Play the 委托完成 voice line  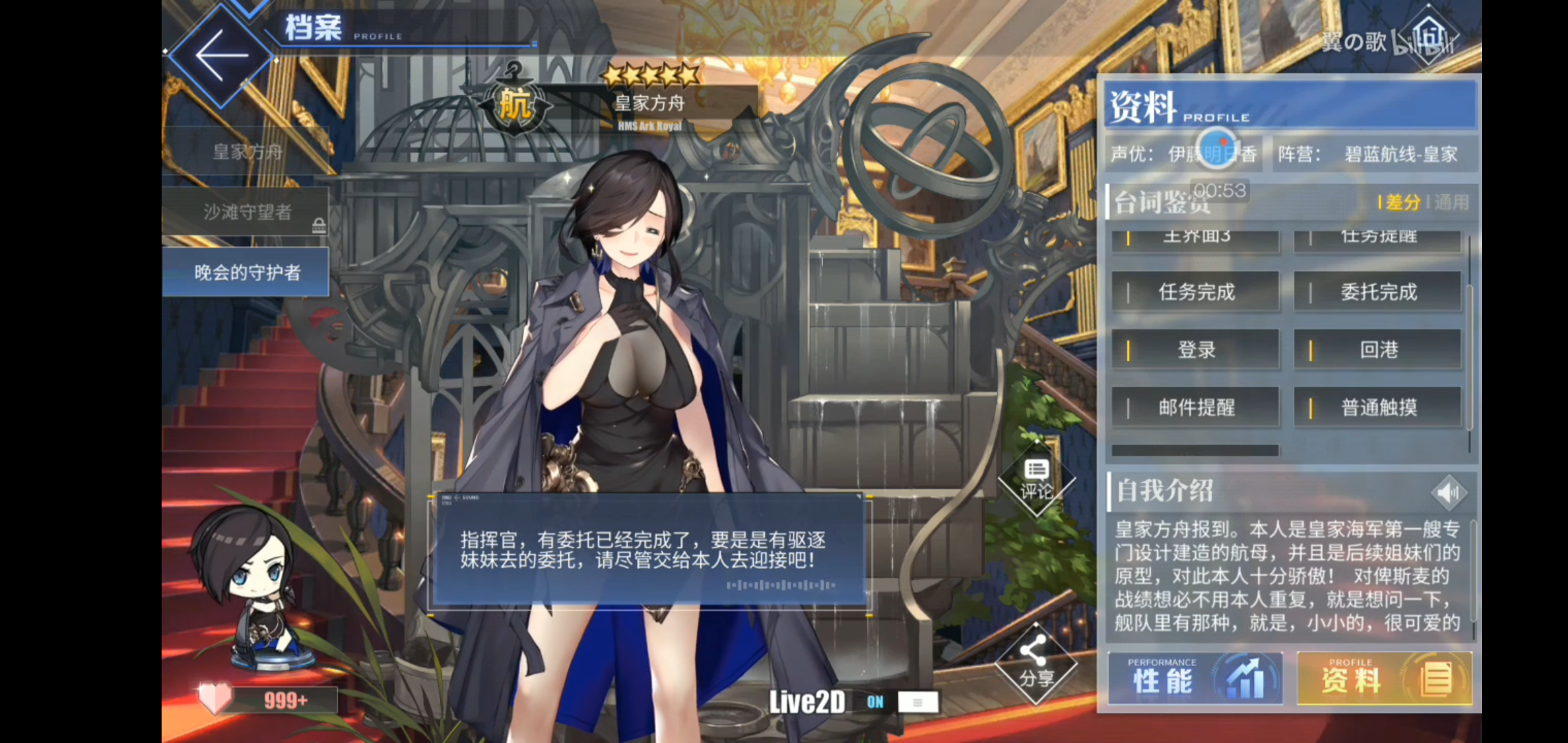point(1378,292)
